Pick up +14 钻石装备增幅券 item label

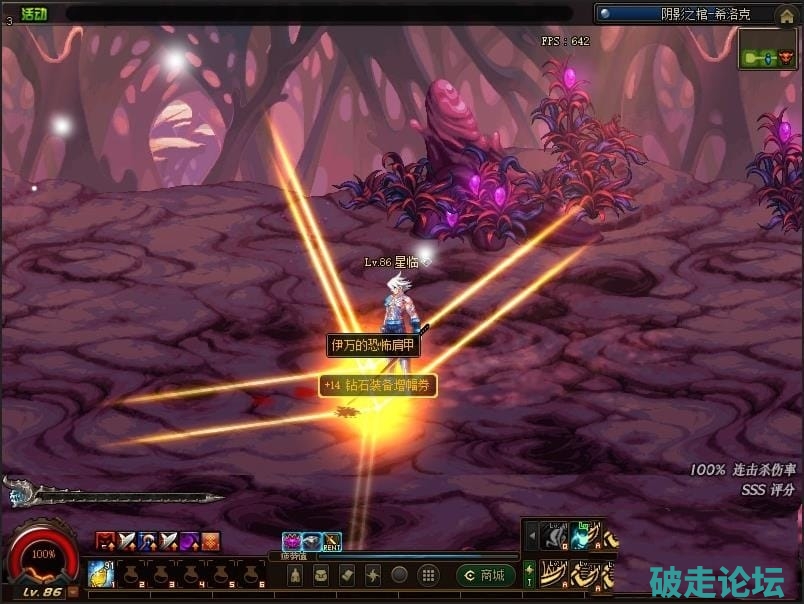(x=378, y=385)
